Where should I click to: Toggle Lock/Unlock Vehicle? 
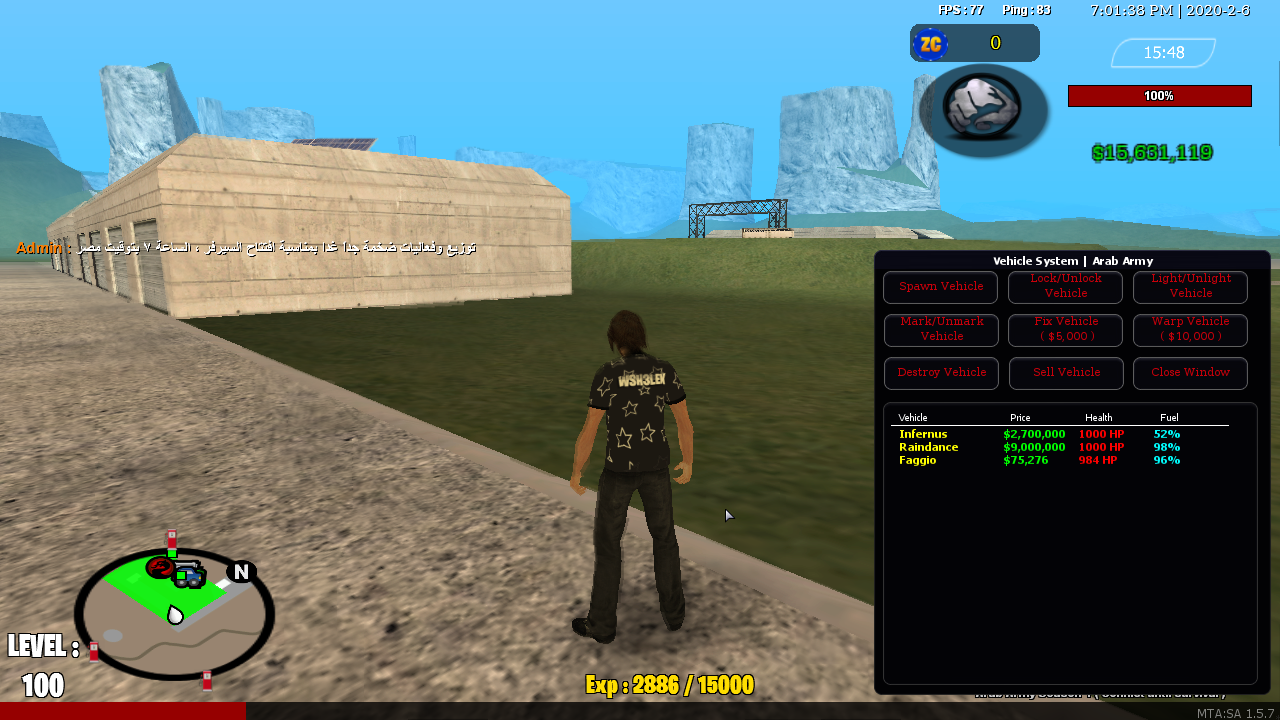tap(1065, 287)
